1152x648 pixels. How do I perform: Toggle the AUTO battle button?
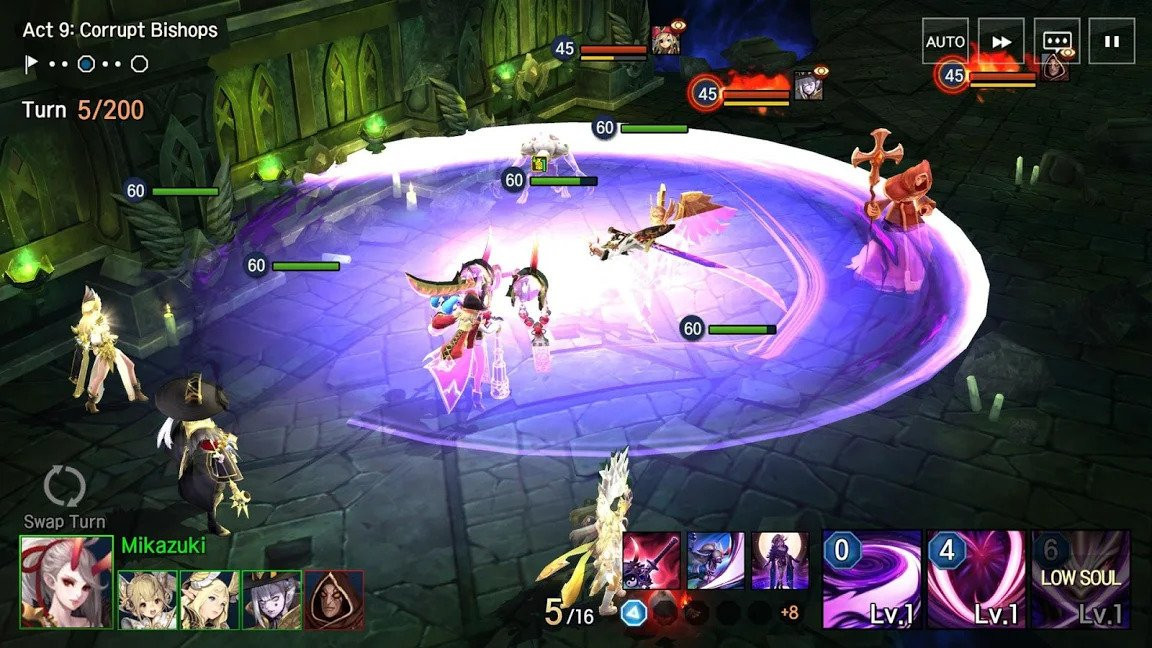click(945, 42)
